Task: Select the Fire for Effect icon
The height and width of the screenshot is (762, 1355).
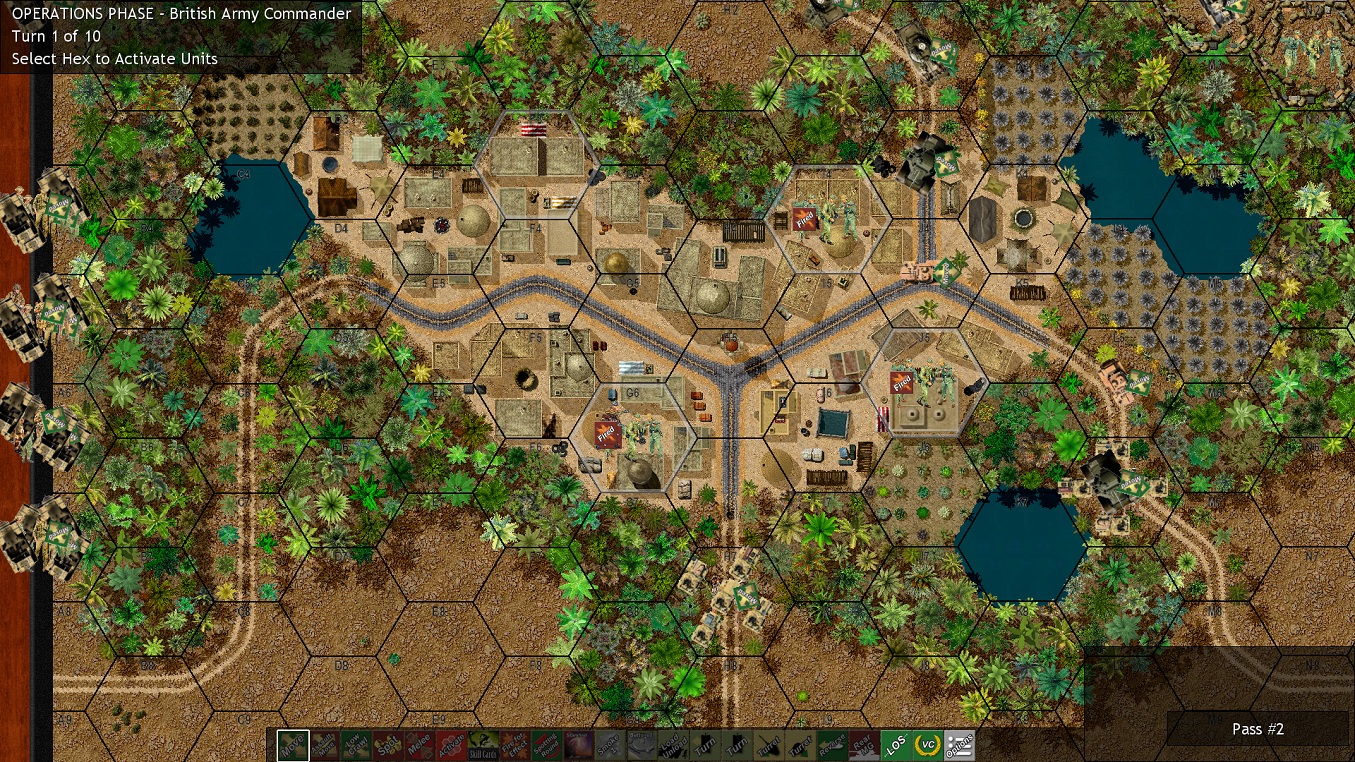Action: 515,746
